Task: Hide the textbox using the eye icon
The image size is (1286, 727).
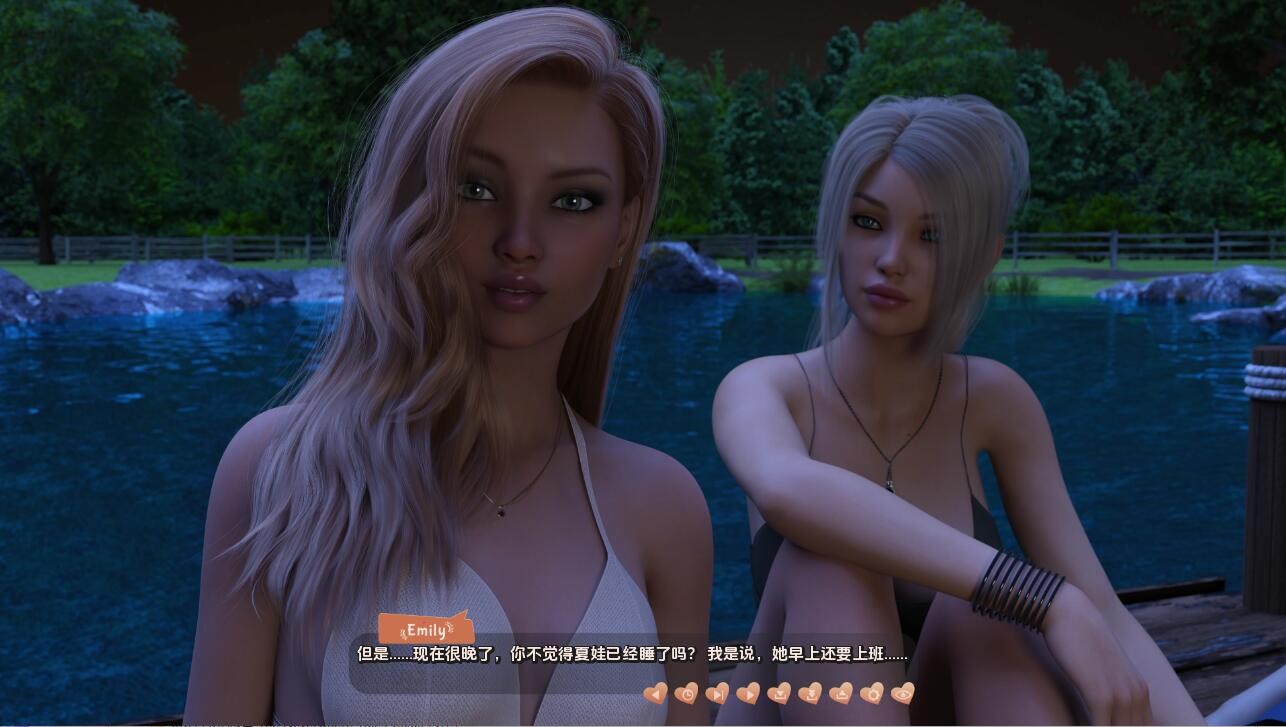Action: click(x=901, y=695)
